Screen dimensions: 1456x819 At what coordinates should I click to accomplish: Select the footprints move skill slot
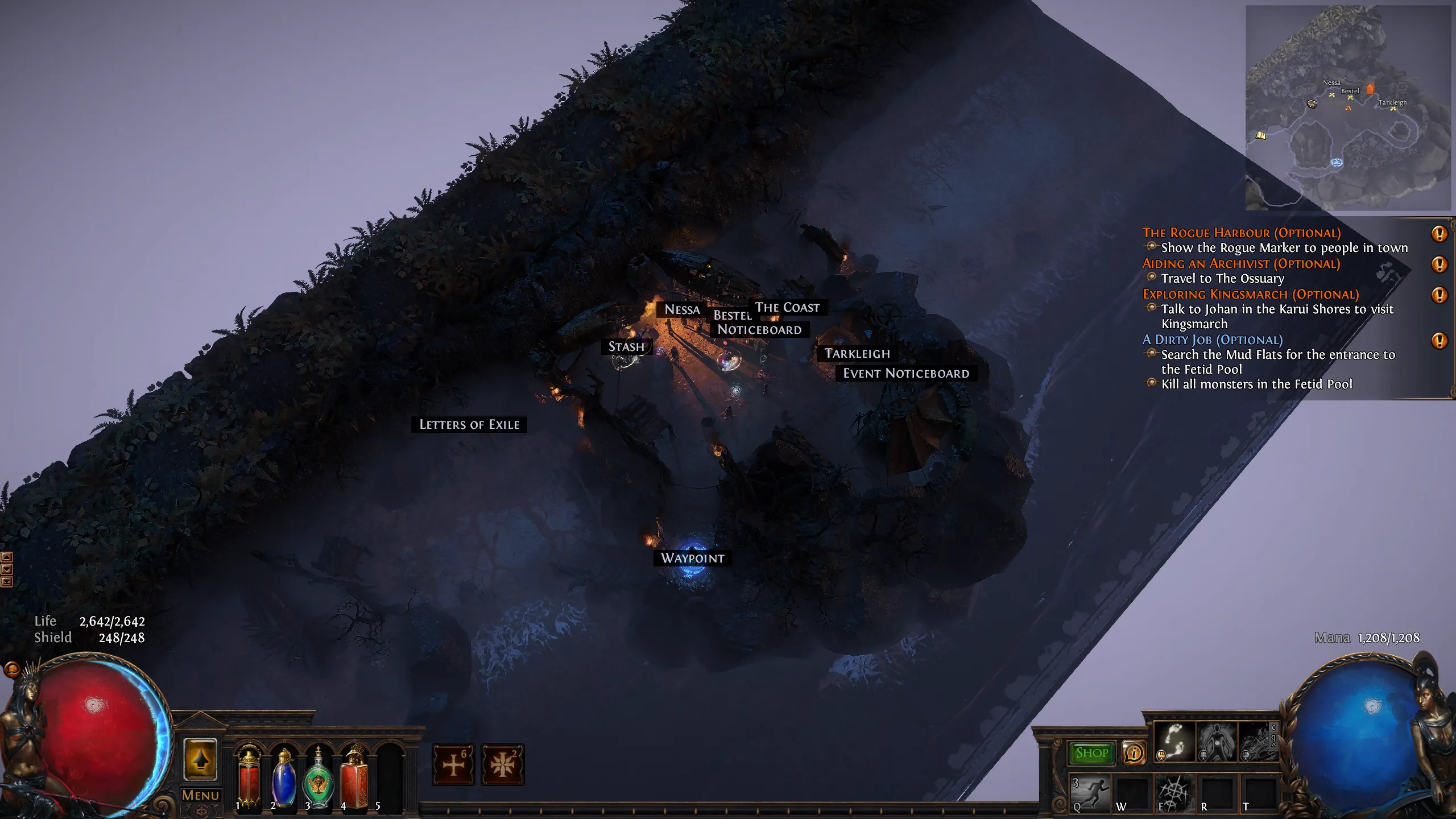(x=1174, y=742)
